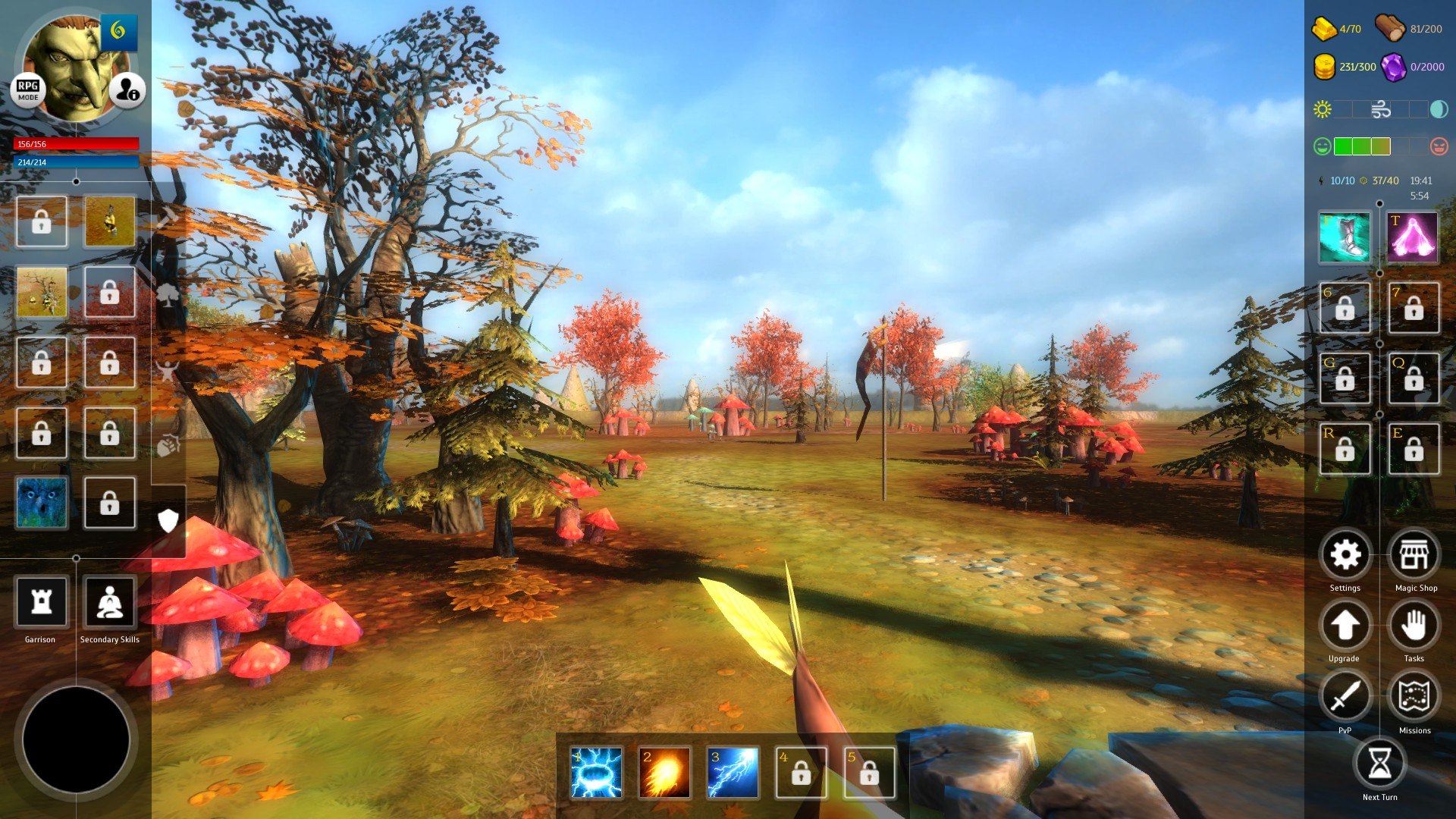The image size is (1456, 819).
Task: Open the hero info icon
Action: click(127, 90)
